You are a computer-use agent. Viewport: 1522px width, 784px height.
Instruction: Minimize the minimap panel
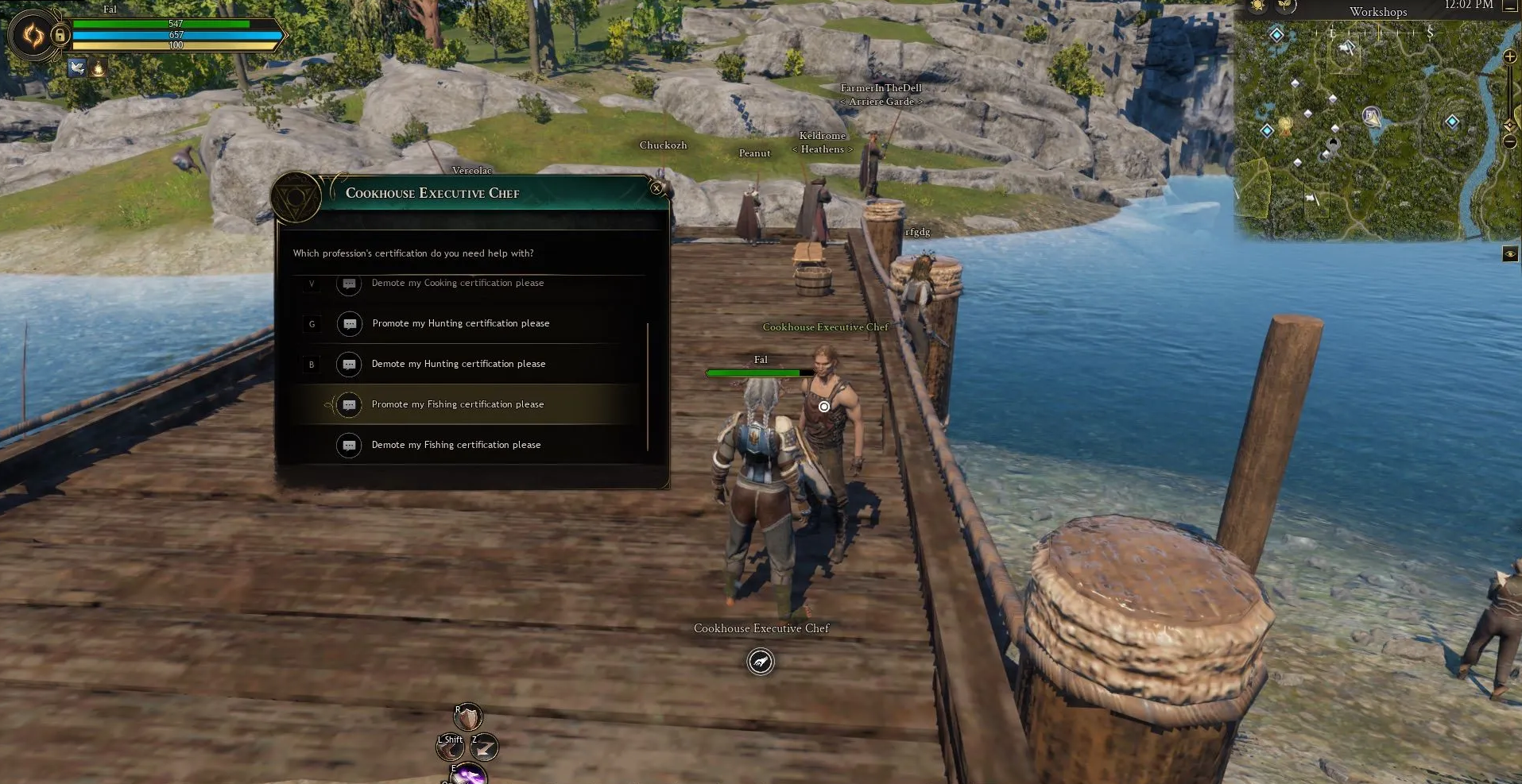click(x=1510, y=6)
